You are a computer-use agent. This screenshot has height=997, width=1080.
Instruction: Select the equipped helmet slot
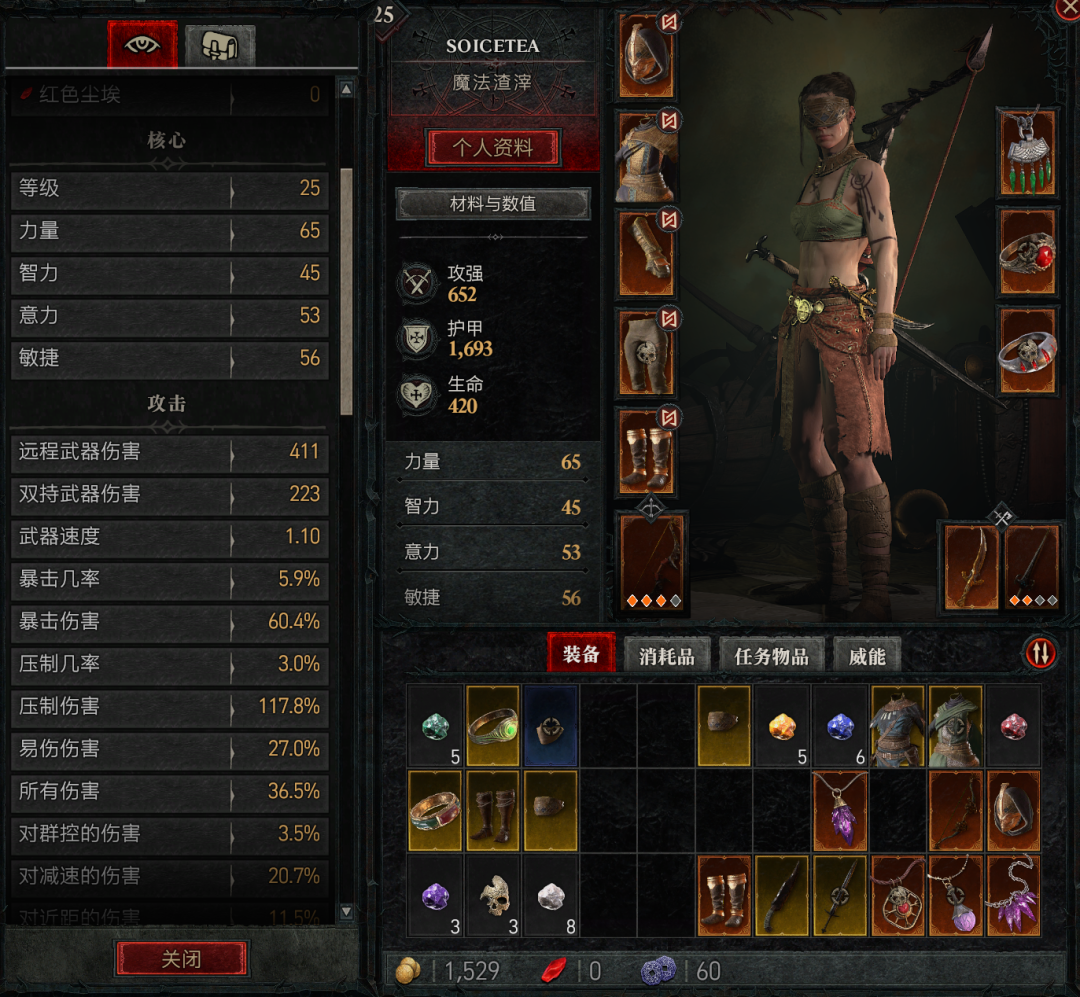(646, 55)
